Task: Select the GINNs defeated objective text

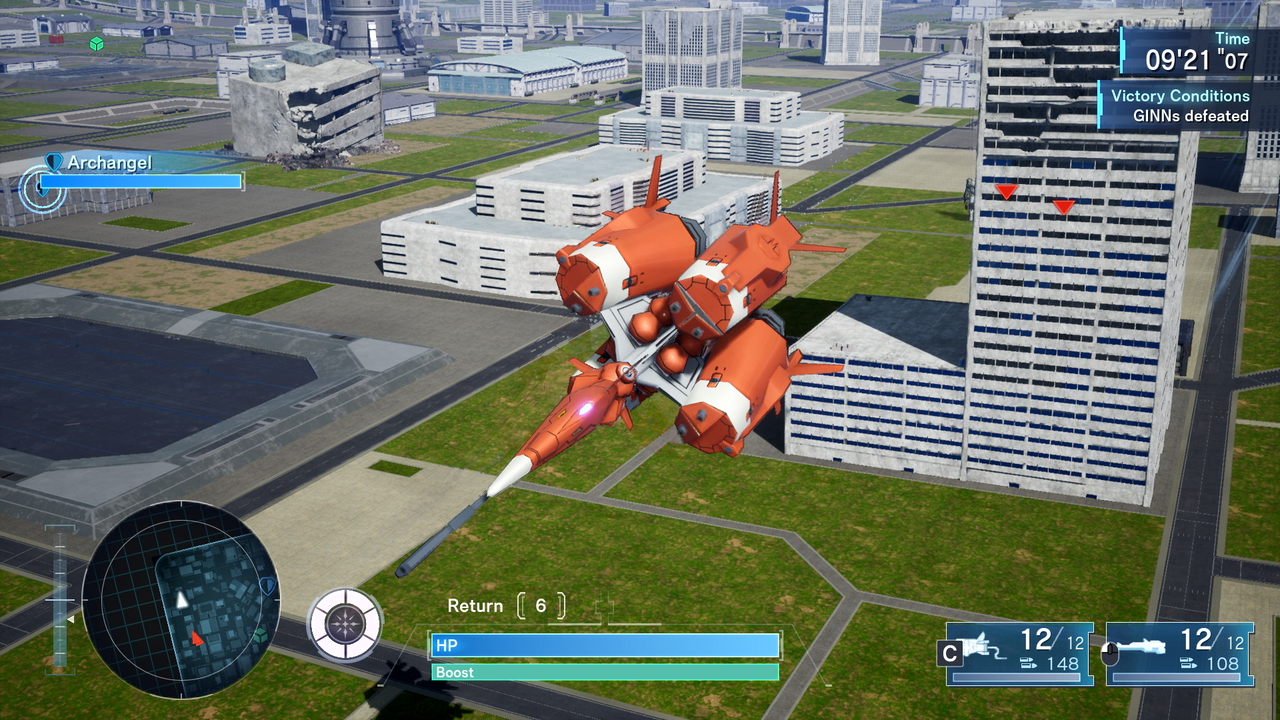Action: pyautogui.click(x=1189, y=115)
